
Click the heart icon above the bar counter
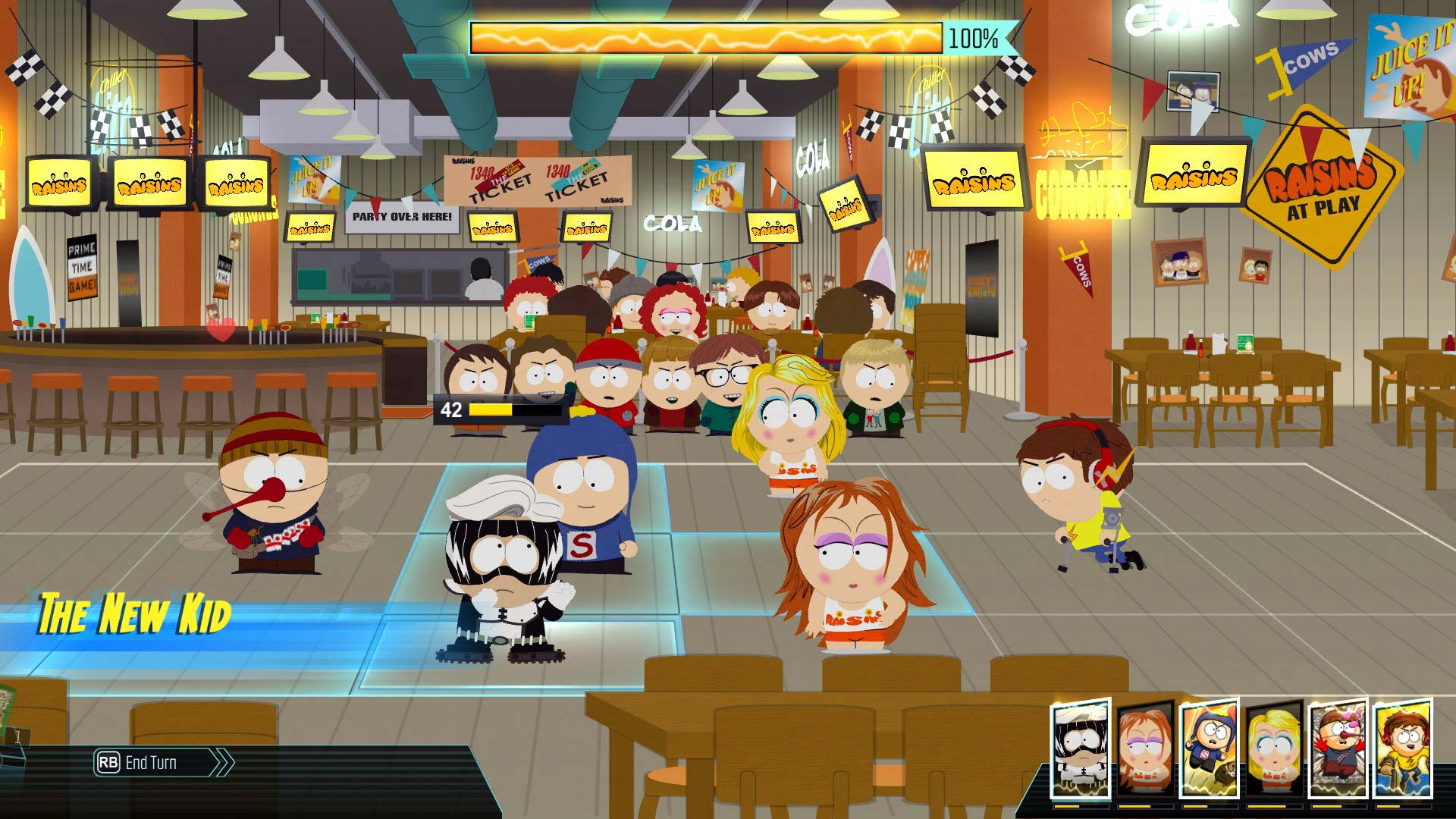221,331
